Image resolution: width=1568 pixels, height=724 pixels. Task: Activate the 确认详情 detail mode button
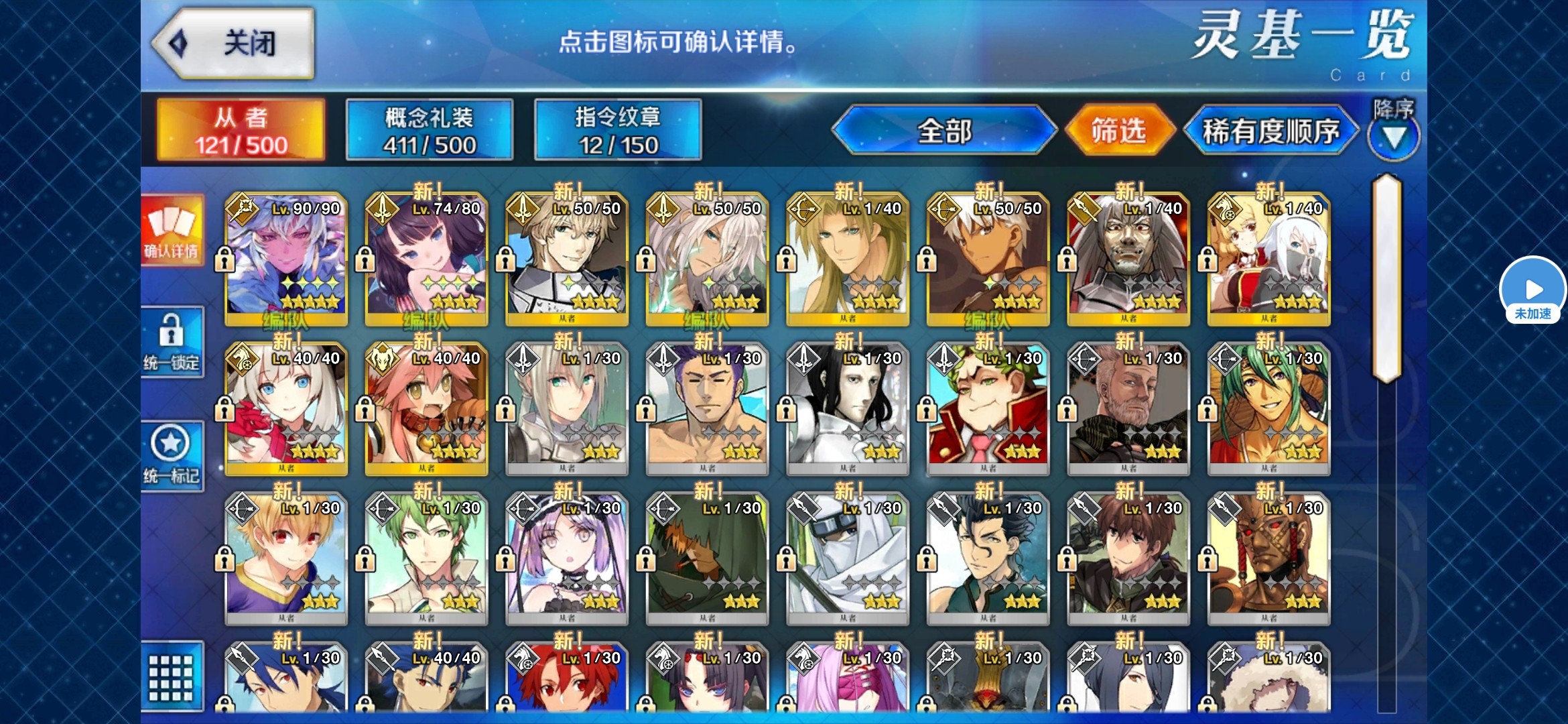[172, 230]
